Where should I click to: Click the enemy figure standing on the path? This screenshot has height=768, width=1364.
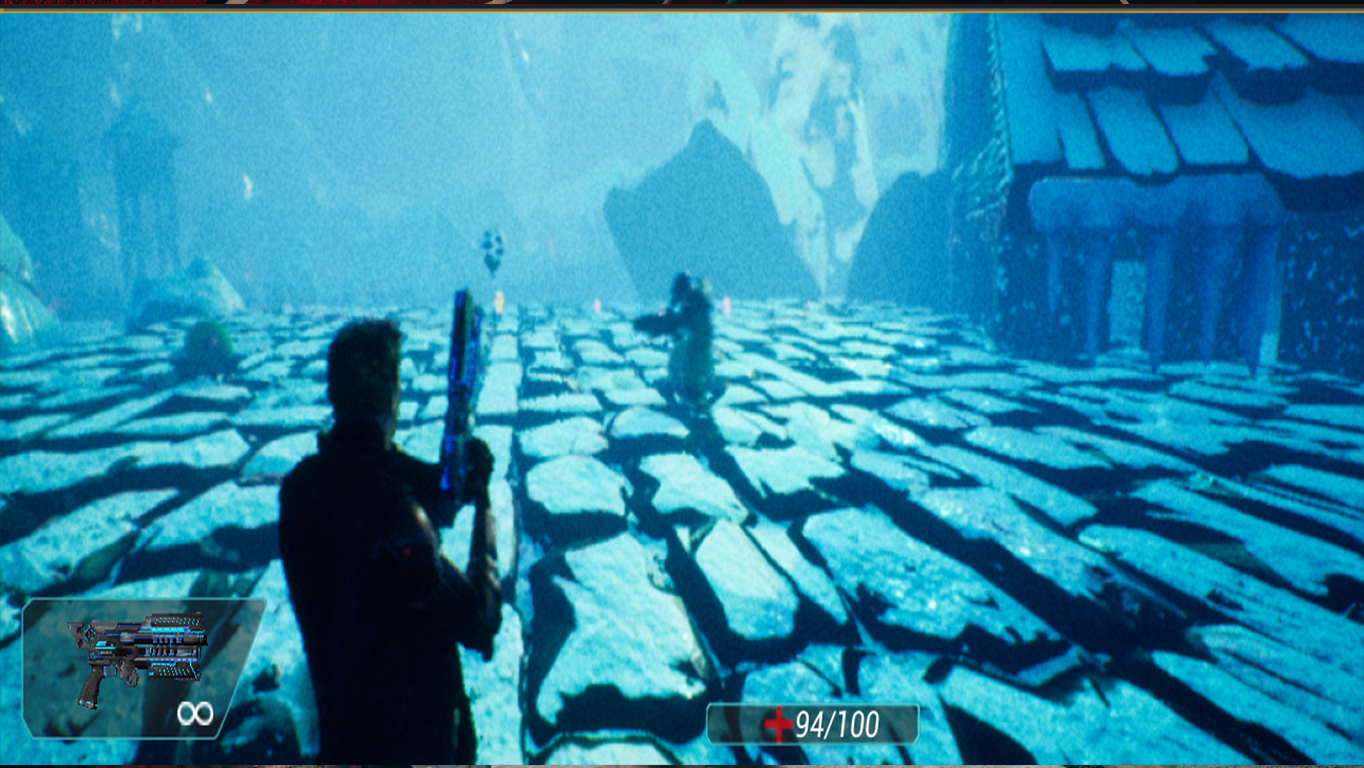coord(685,320)
